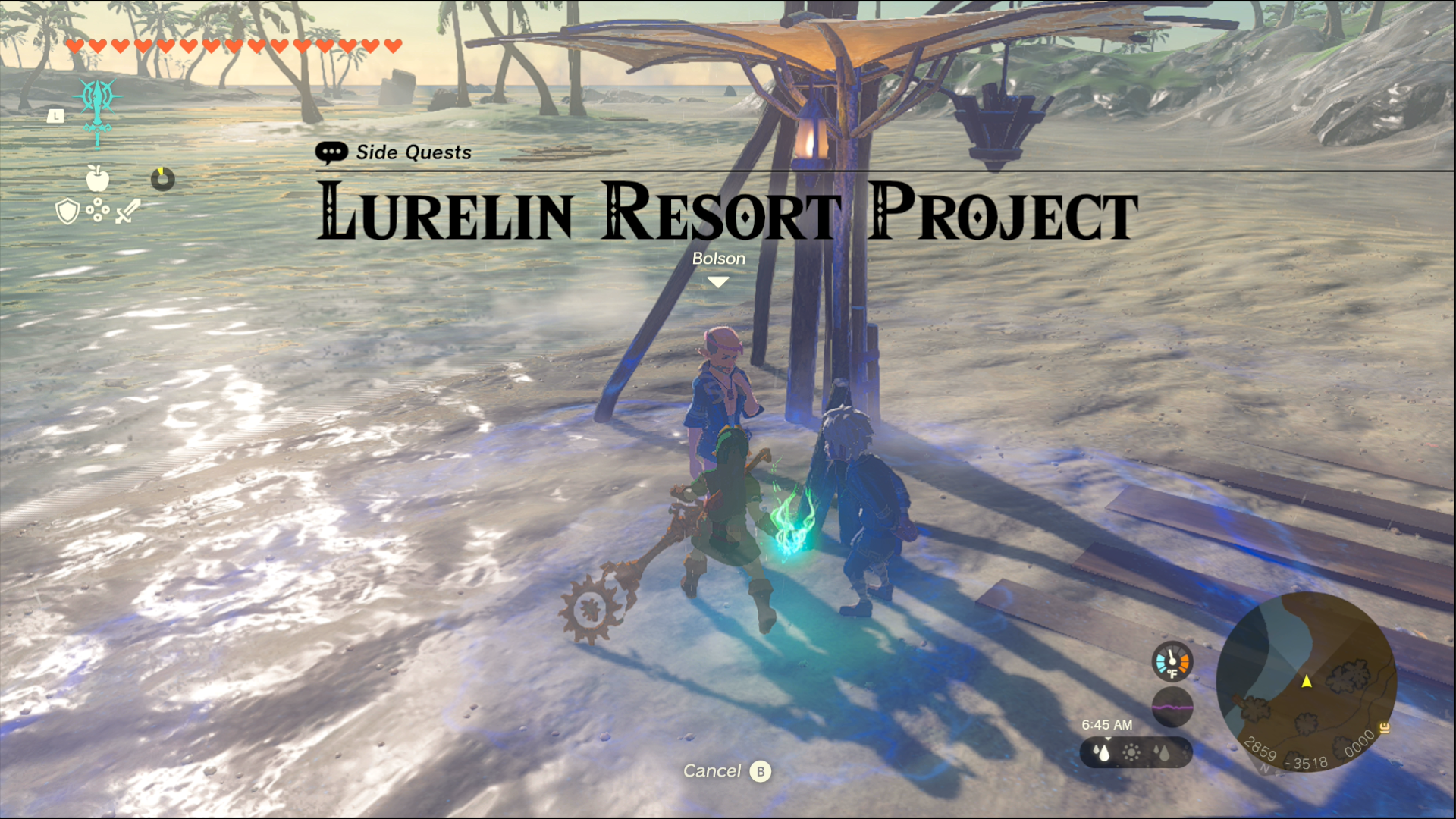The height and width of the screenshot is (819, 1456).
Task: Expand the circular minimap view
Action: click(x=1306, y=683)
